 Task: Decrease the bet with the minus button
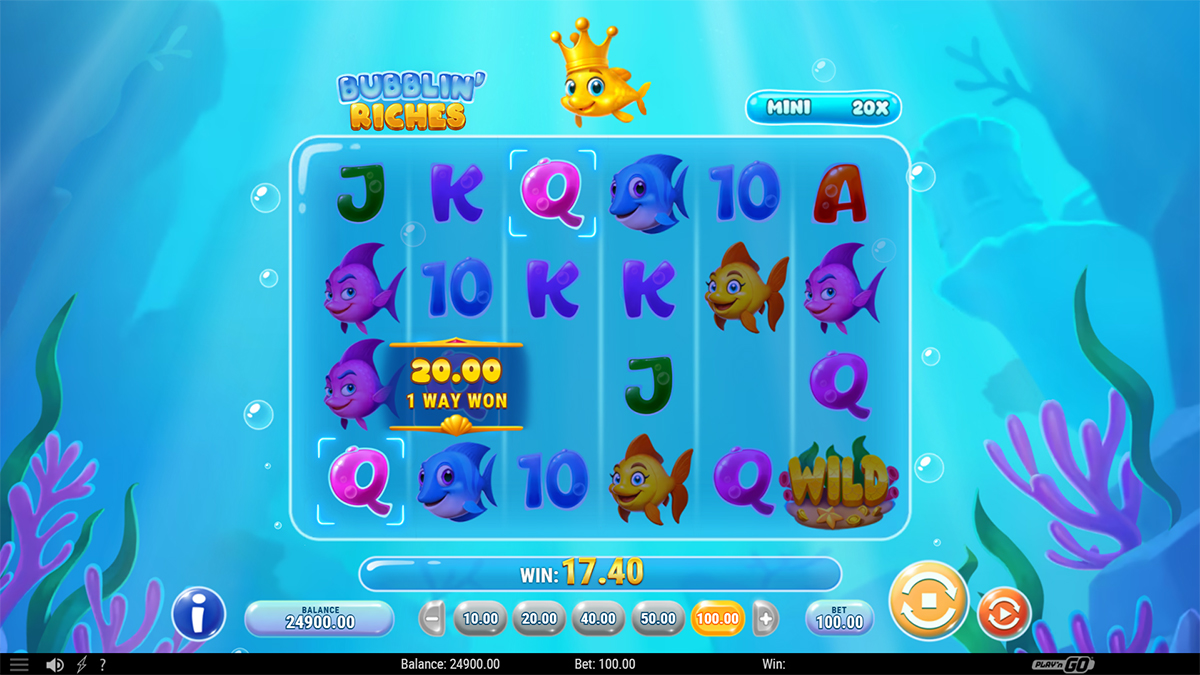click(431, 618)
